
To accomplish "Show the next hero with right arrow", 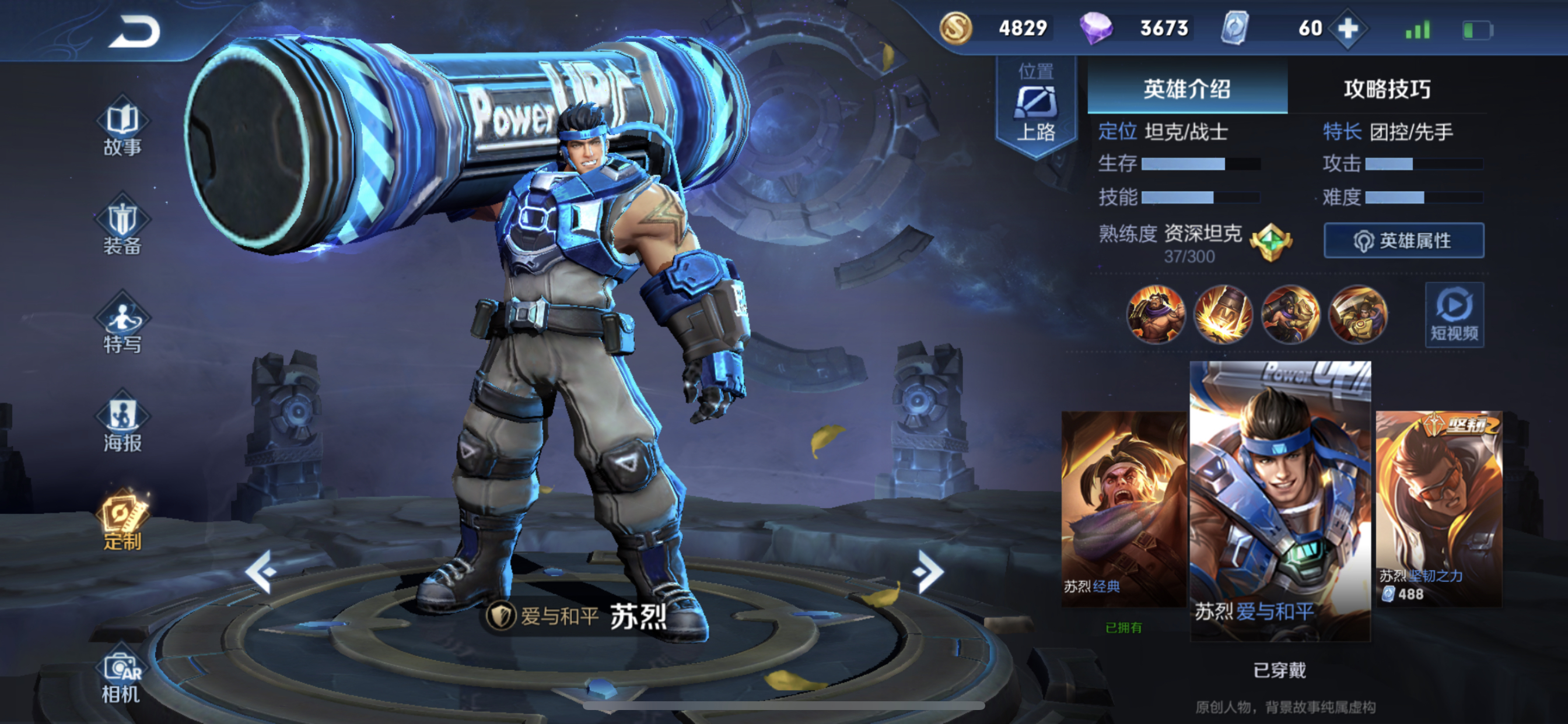I will pyautogui.click(x=928, y=571).
